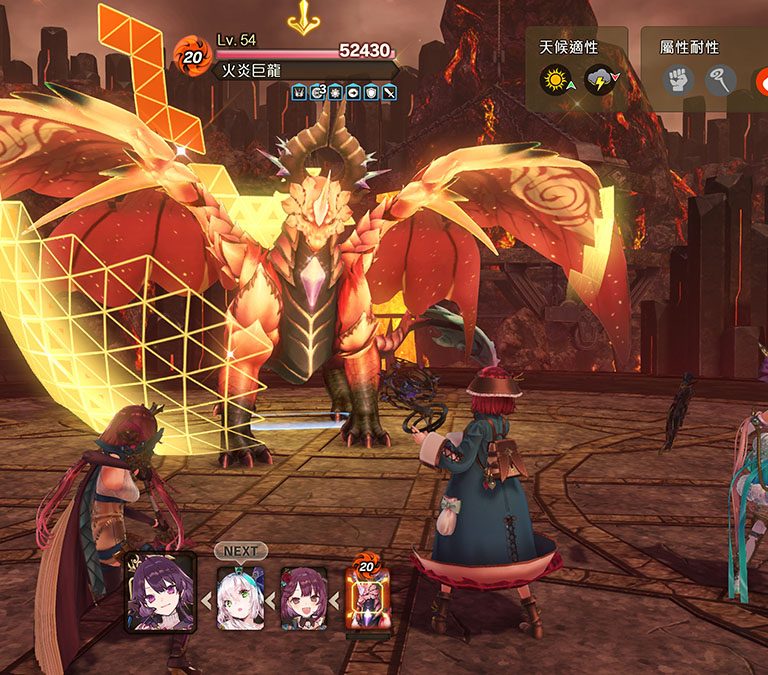Screen dimensions: 768x675
Task: Select the turn portrait with red flower hairpin
Action: coord(303,598)
